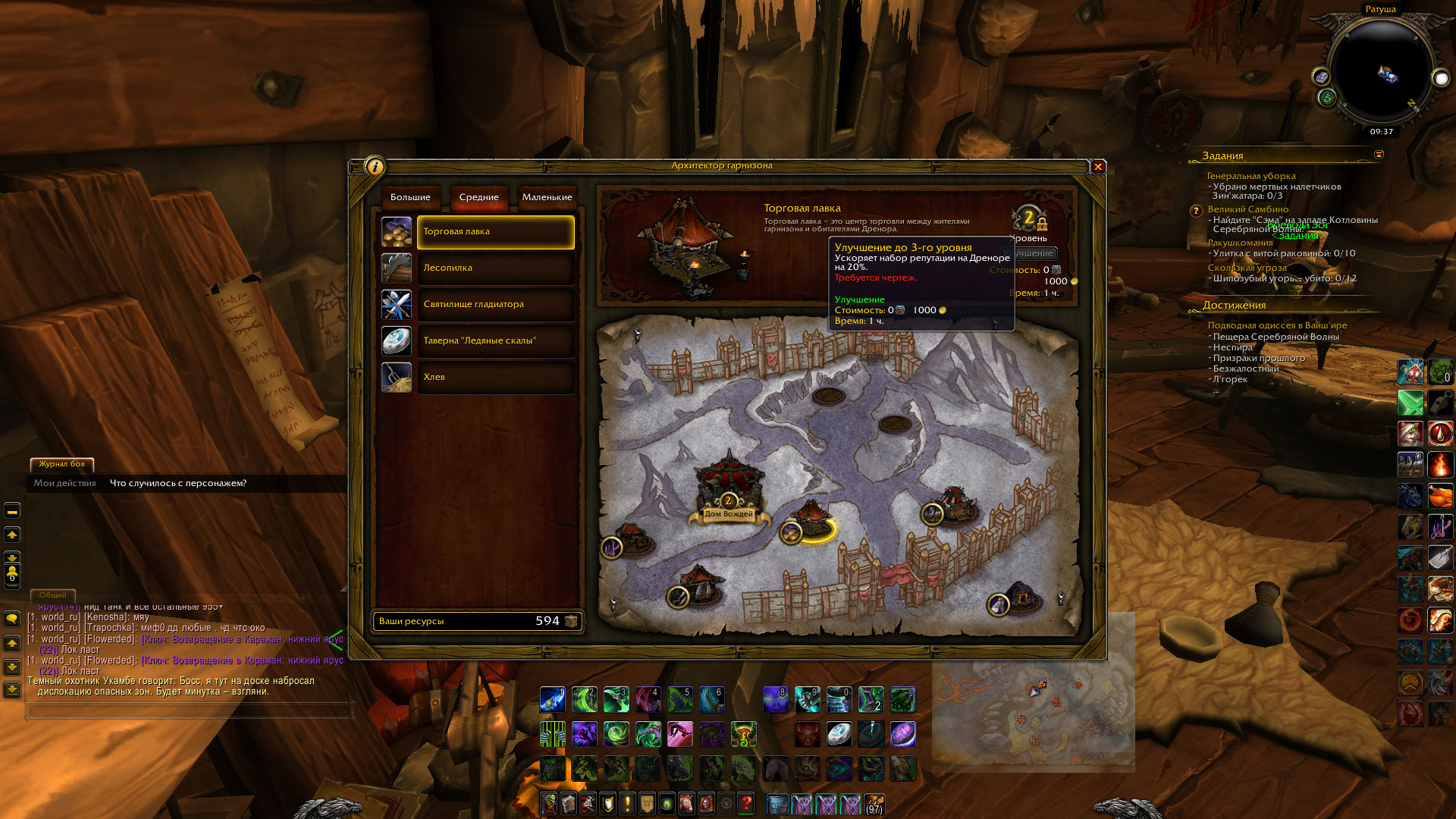Select Таверна "Ледяные скалы" building
The height and width of the screenshot is (819, 1456).
(x=495, y=341)
